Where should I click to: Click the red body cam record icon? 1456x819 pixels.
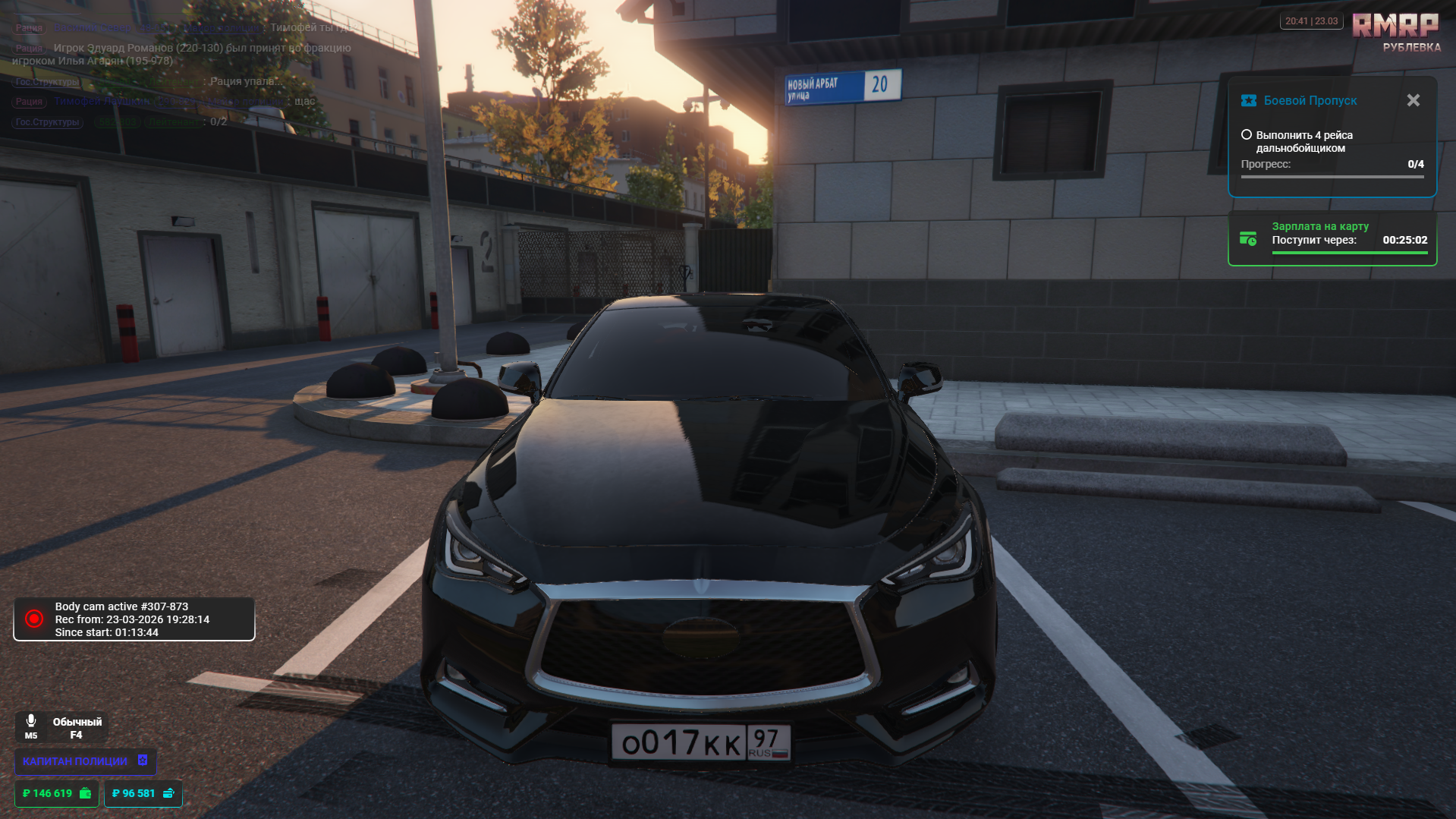click(x=34, y=619)
